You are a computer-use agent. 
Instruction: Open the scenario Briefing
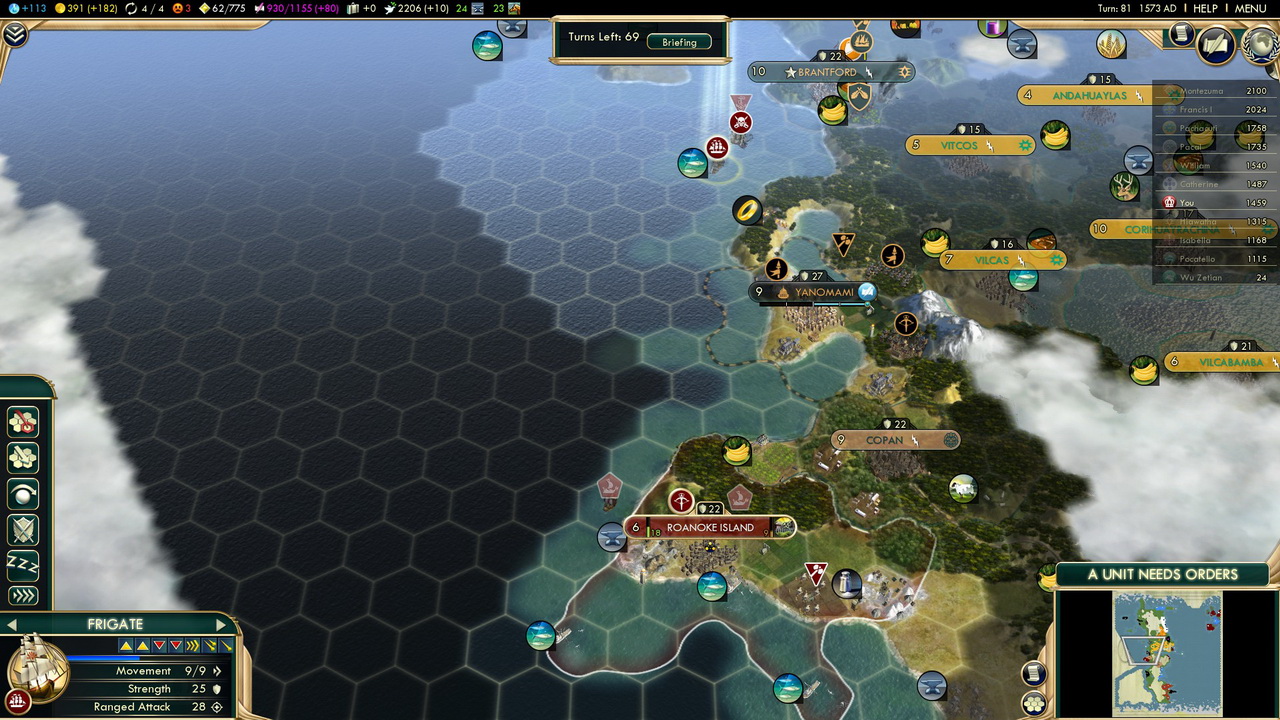[x=679, y=42]
